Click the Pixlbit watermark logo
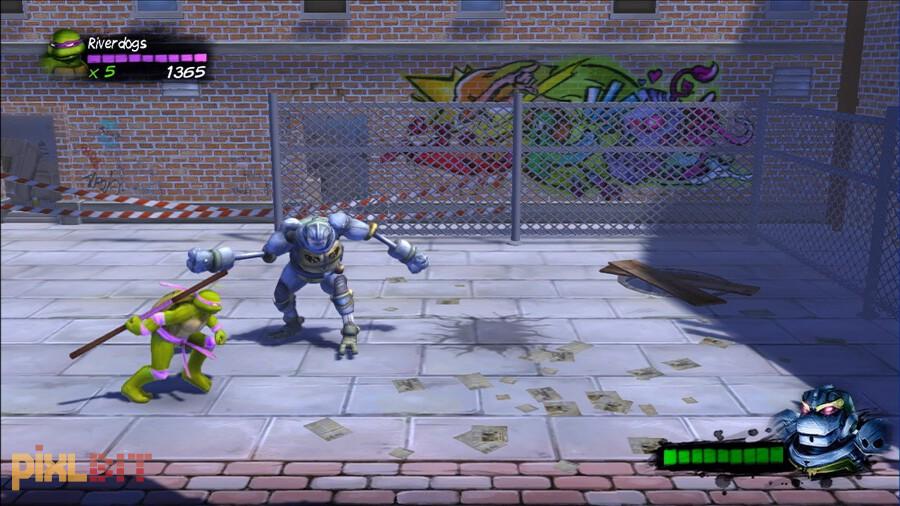Image resolution: width=900 pixels, height=506 pixels. (80, 467)
